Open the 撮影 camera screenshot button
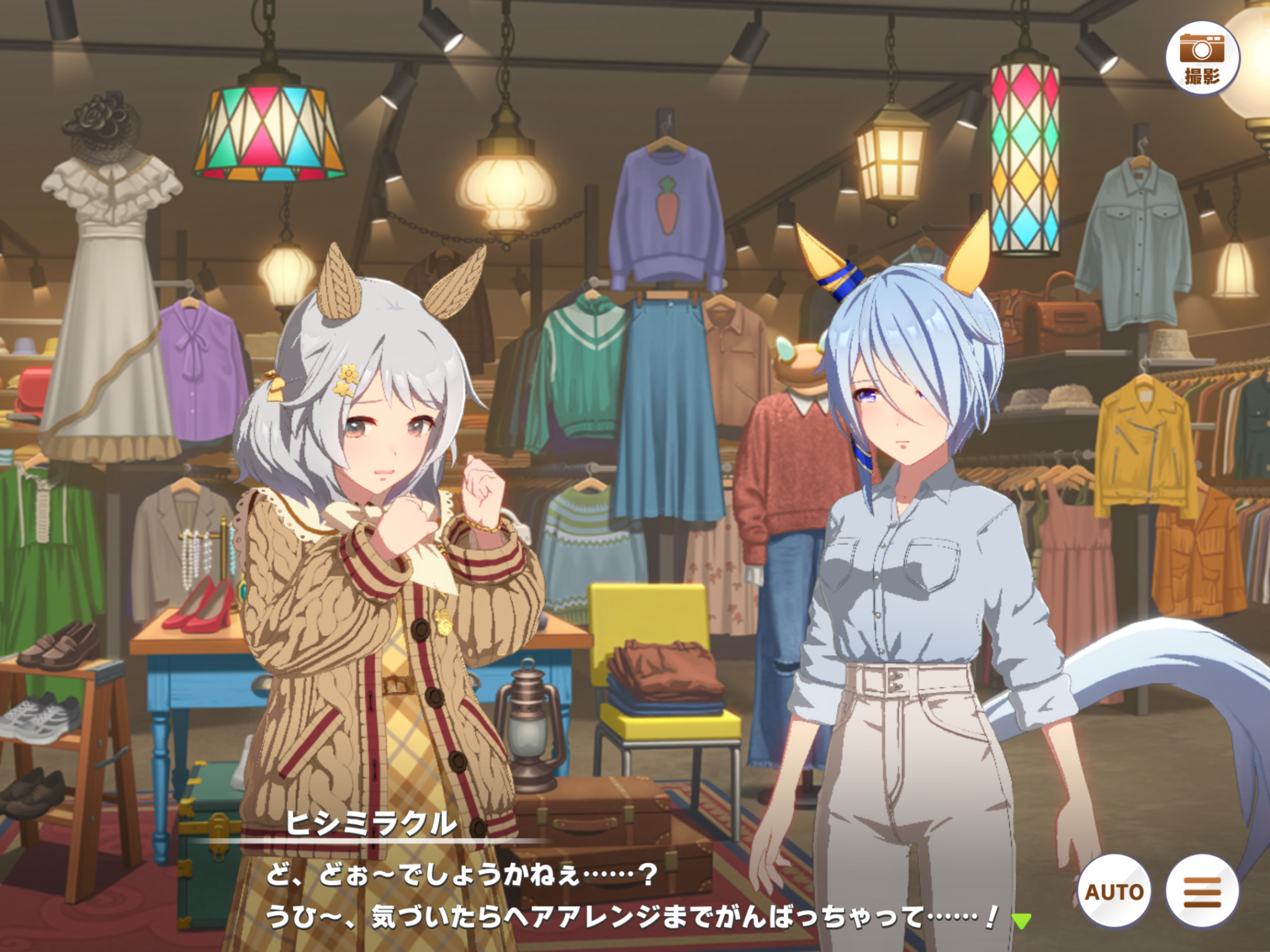 pos(1202,58)
